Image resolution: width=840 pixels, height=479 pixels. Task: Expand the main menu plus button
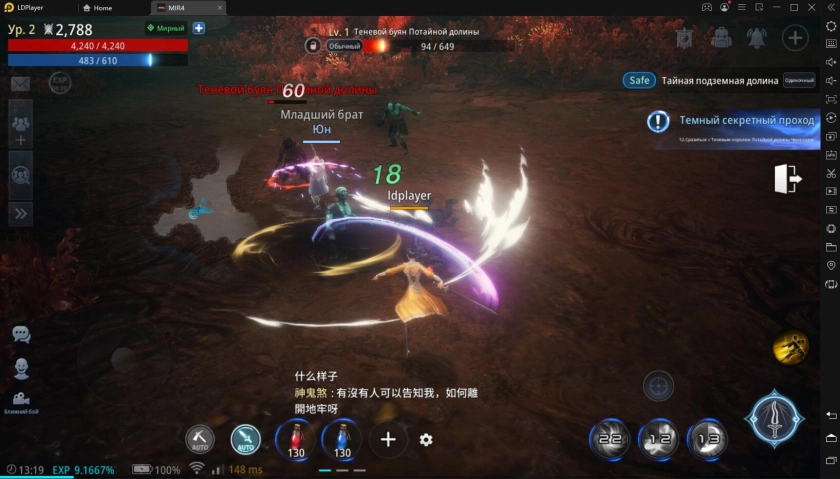pos(795,38)
